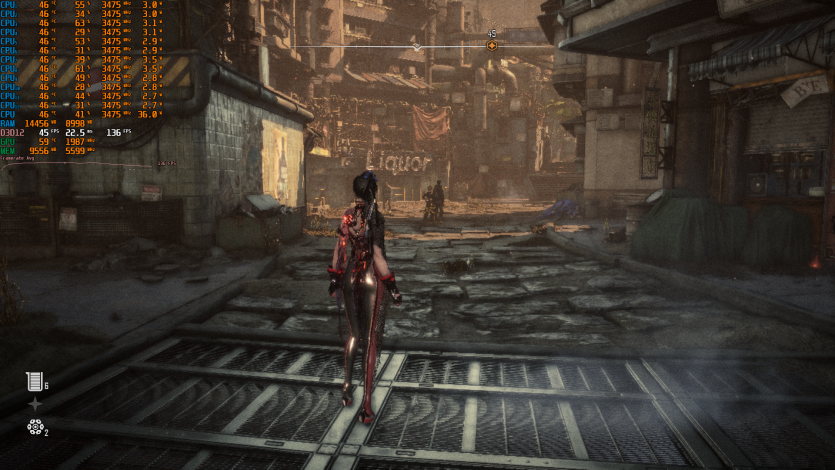Select the round ammo cylinder item icon
This screenshot has width=835, height=470.
pyautogui.click(x=35, y=427)
